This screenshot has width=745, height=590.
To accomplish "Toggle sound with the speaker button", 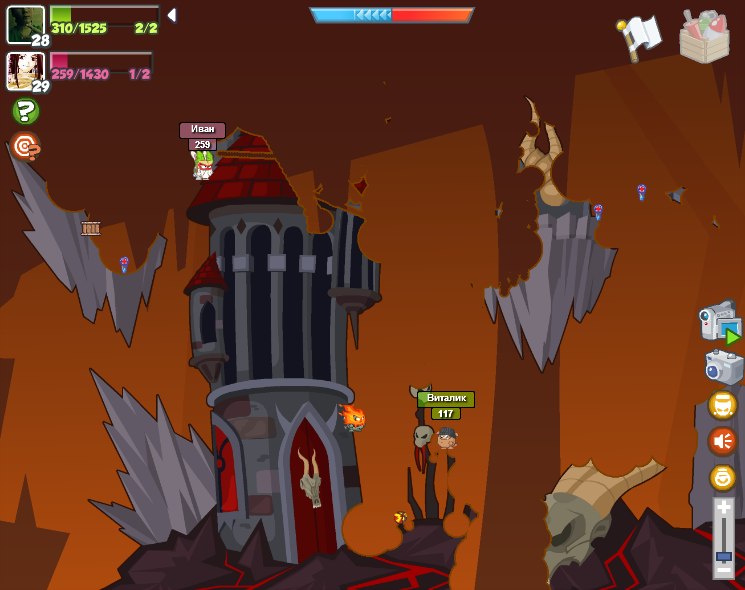I will click(722, 440).
